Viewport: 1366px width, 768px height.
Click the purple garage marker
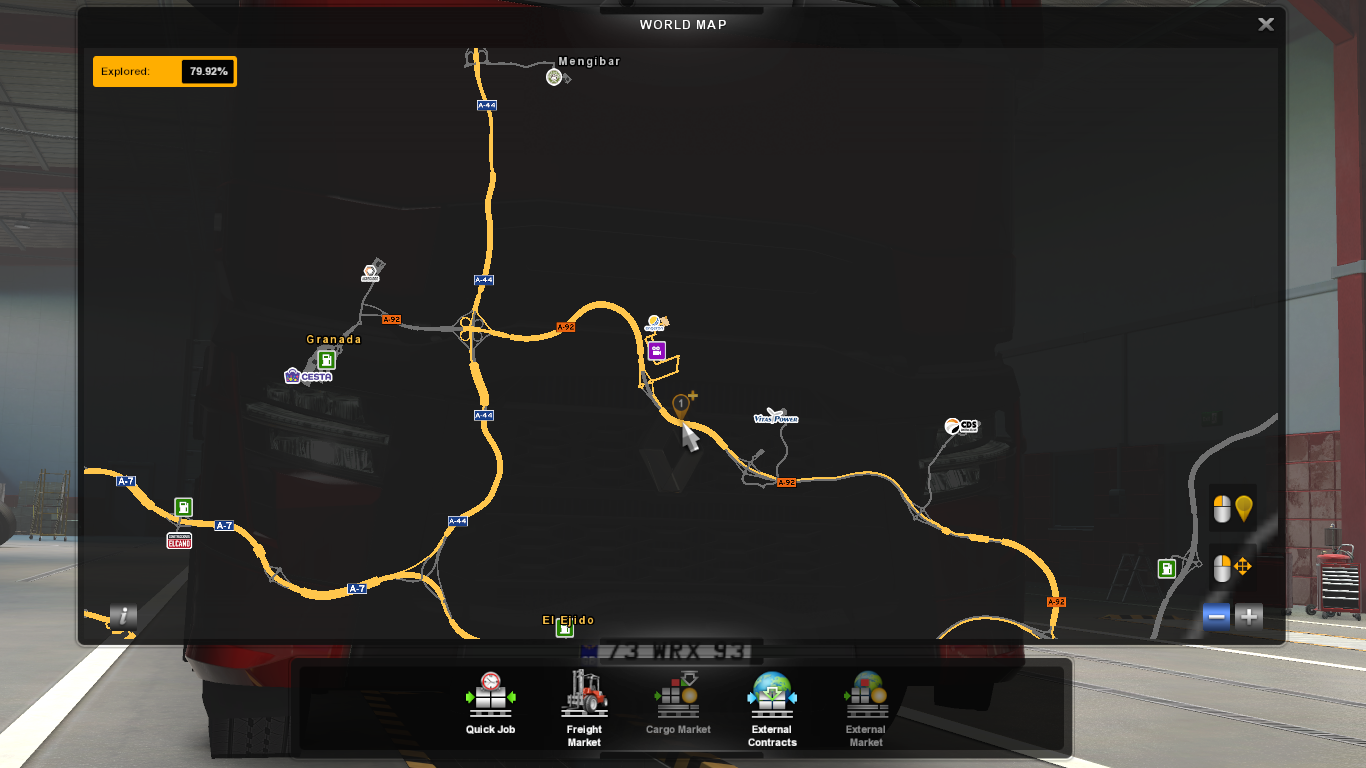tap(657, 351)
